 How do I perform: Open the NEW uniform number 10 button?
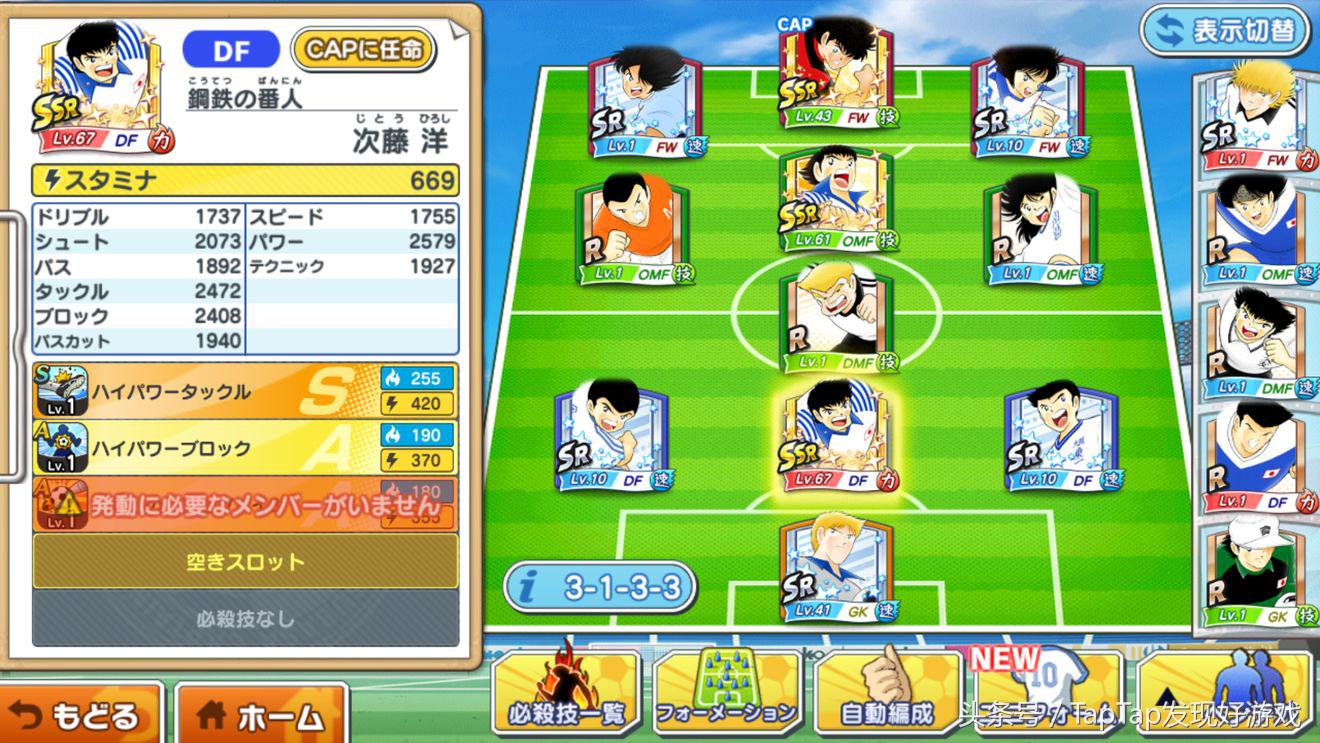point(1046,694)
